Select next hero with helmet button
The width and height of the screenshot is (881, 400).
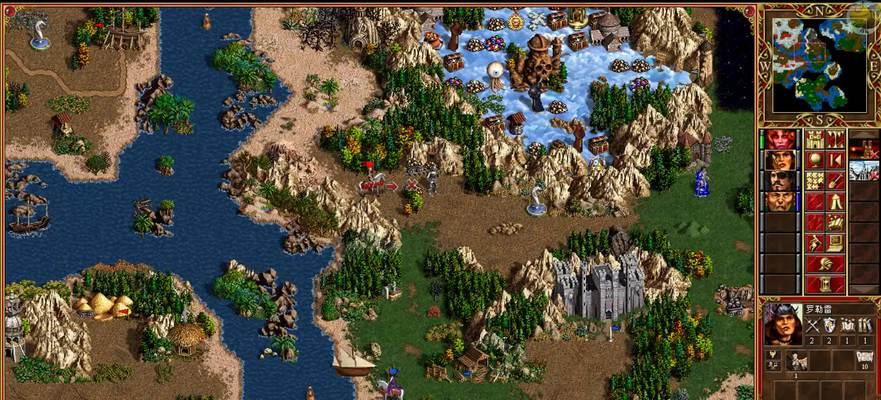pyautogui.click(x=824, y=264)
